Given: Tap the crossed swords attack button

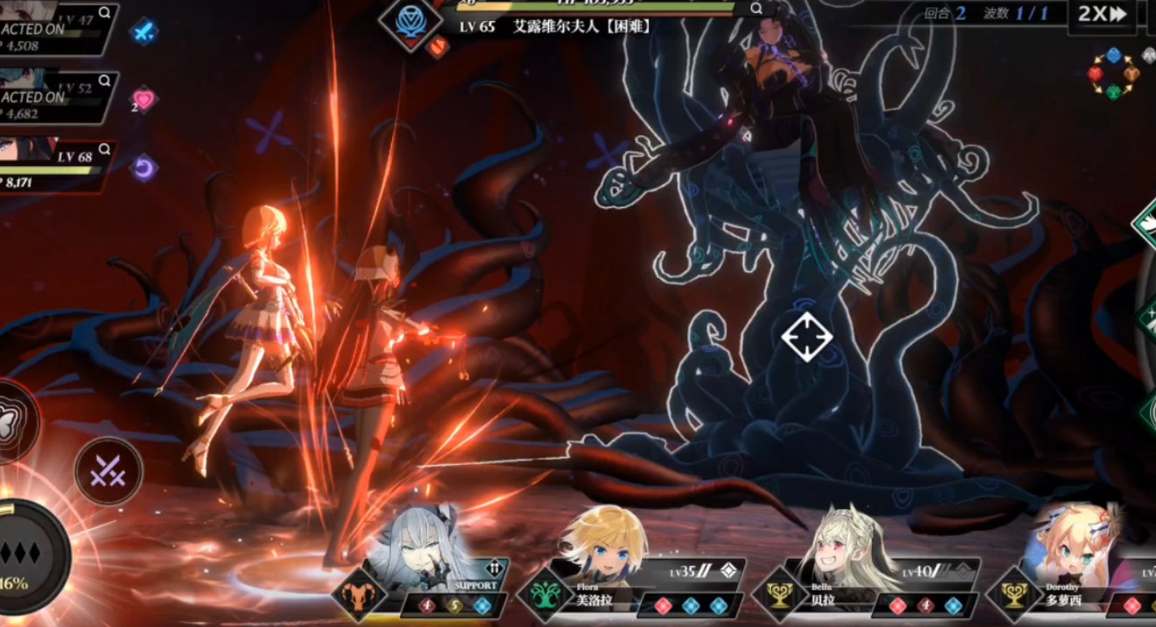Looking at the screenshot, I should 108,472.
